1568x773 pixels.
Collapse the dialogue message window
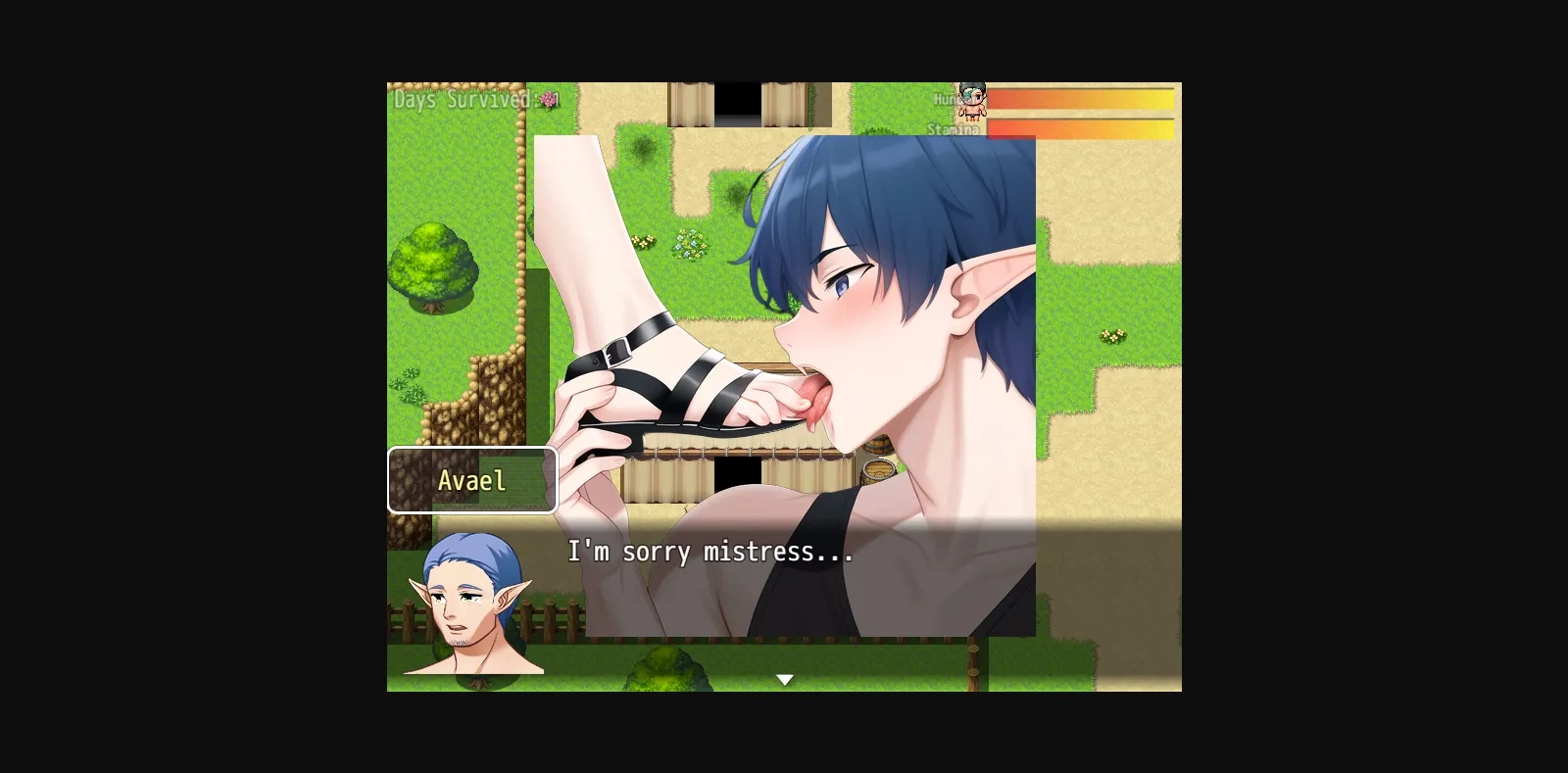pyautogui.click(x=784, y=588)
